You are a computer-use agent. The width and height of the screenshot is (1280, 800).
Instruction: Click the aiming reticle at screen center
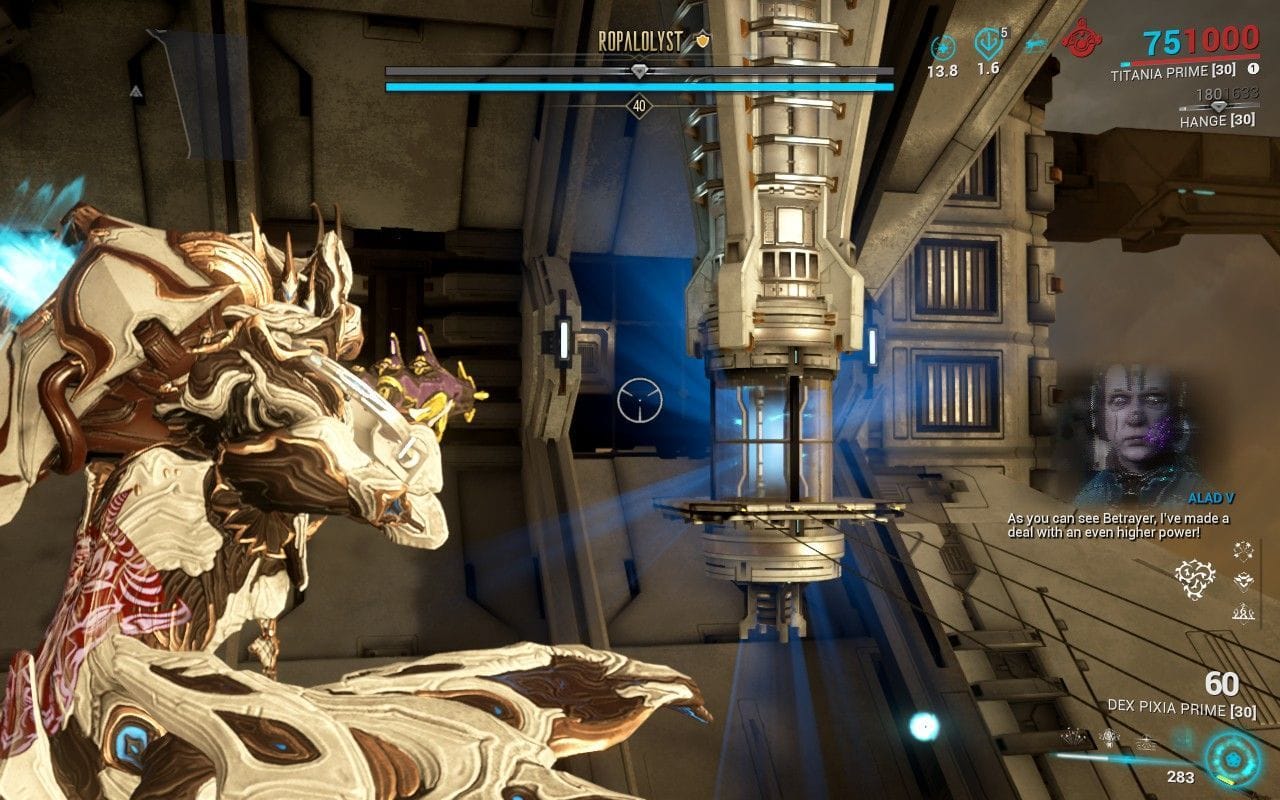(639, 400)
